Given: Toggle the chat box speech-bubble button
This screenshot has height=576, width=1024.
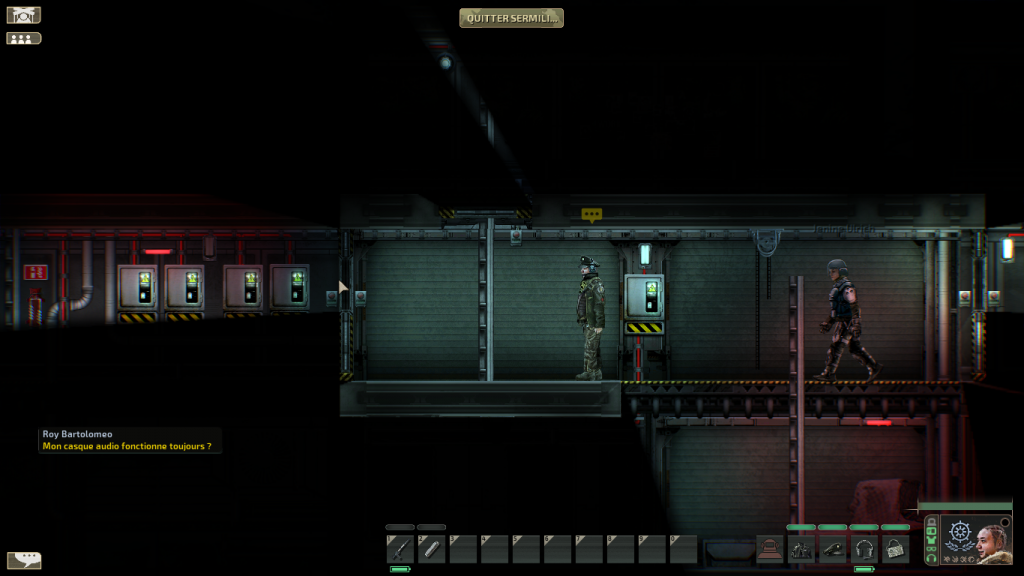Looking at the screenshot, I should tap(24, 560).
